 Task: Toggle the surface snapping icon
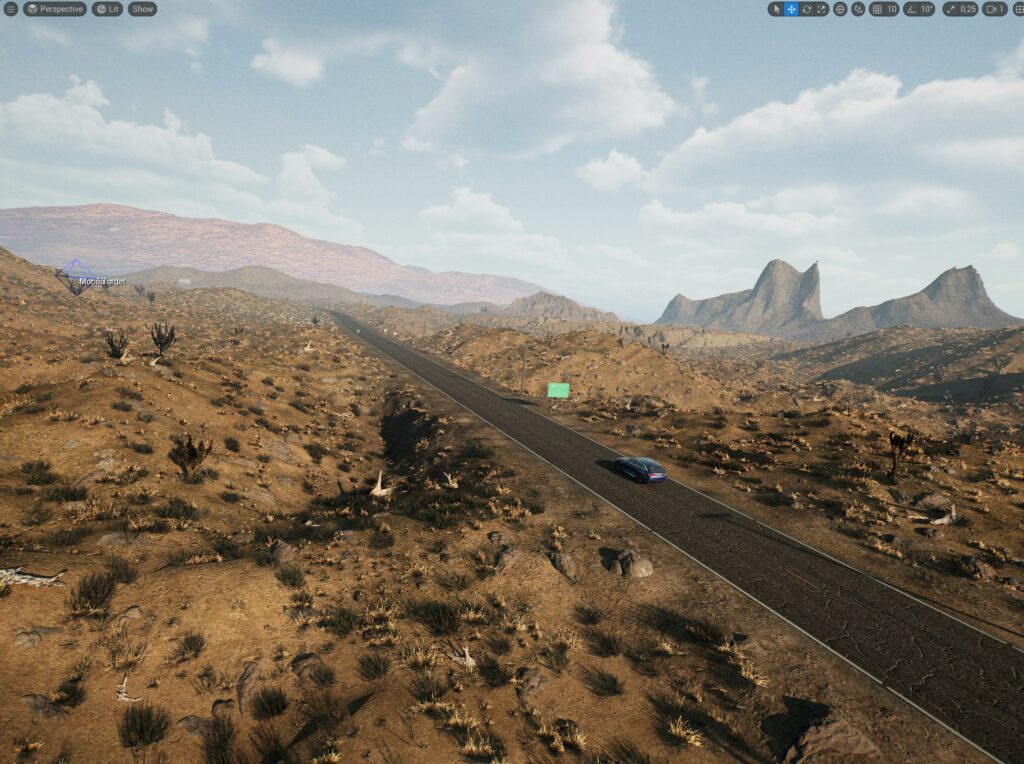pyautogui.click(x=858, y=9)
